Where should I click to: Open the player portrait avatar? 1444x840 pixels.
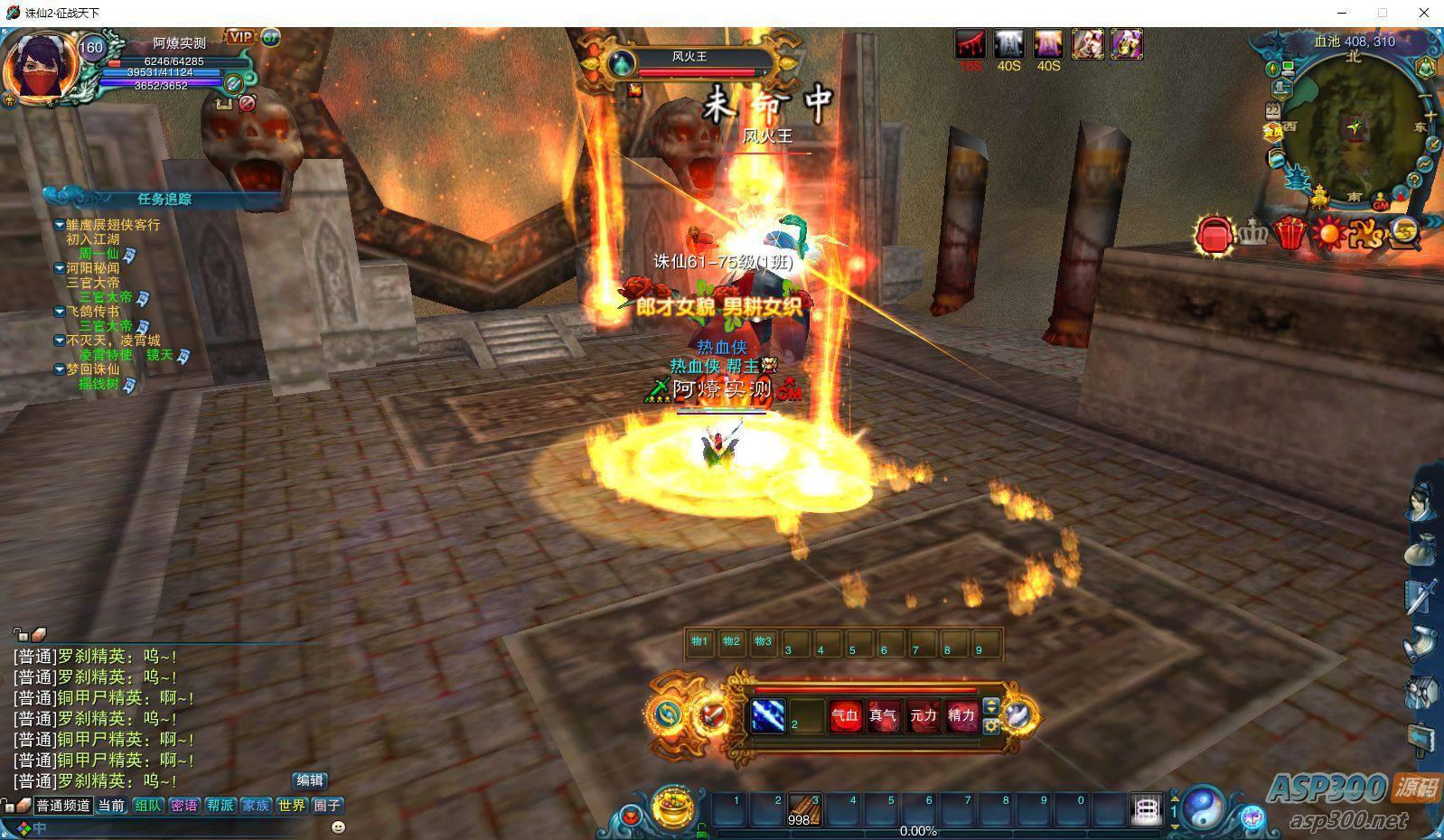(x=40, y=67)
